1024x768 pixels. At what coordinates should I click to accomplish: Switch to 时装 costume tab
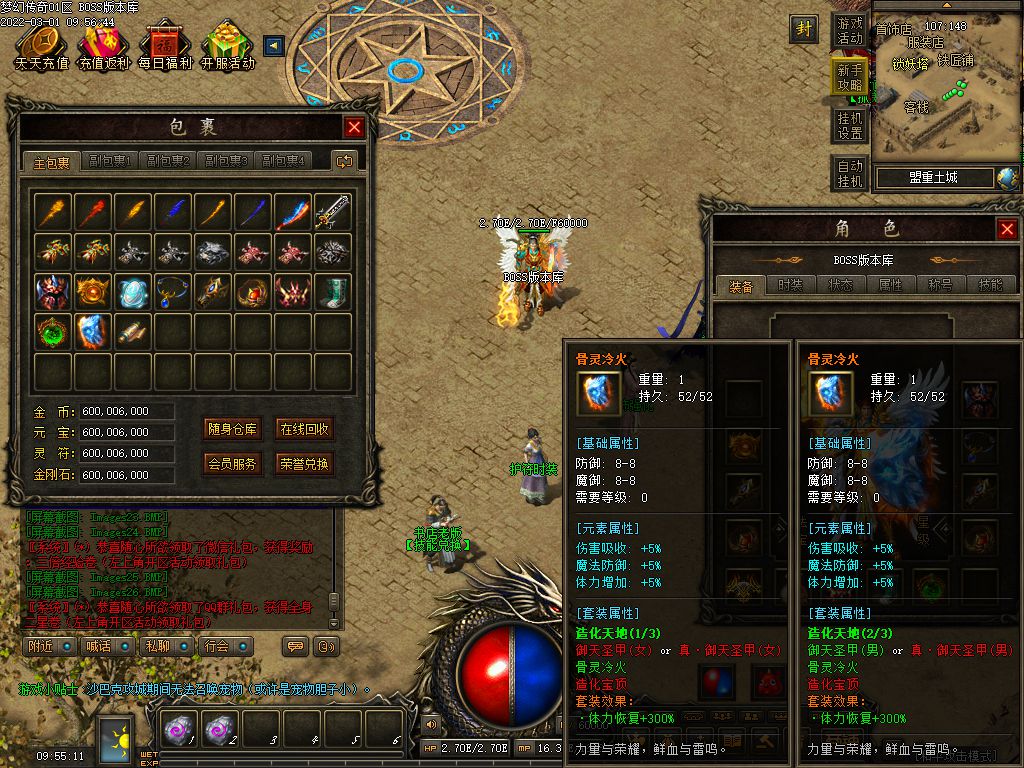pyautogui.click(x=790, y=285)
